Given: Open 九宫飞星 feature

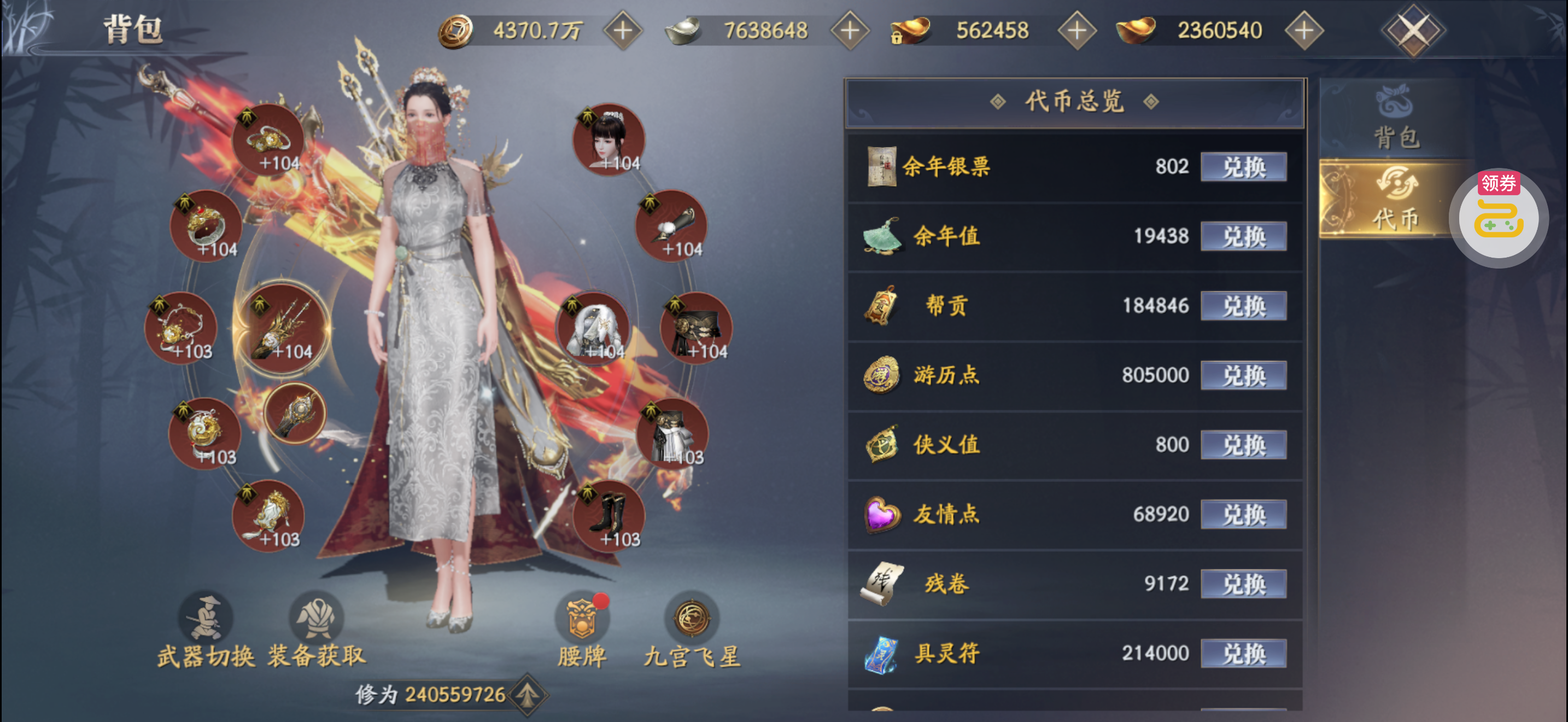Looking at the screenshot, I should point(692,630).
